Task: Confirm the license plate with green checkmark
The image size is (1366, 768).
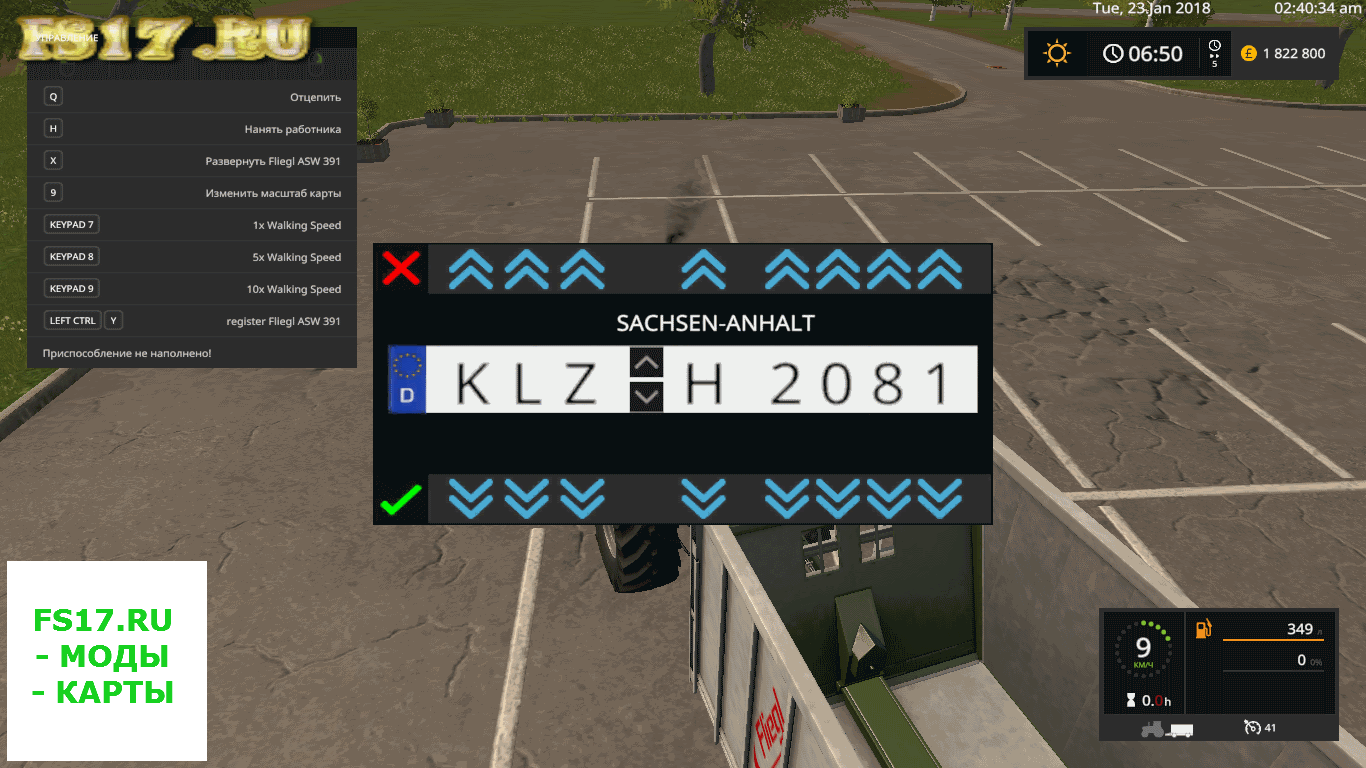Action: point(401,499)
